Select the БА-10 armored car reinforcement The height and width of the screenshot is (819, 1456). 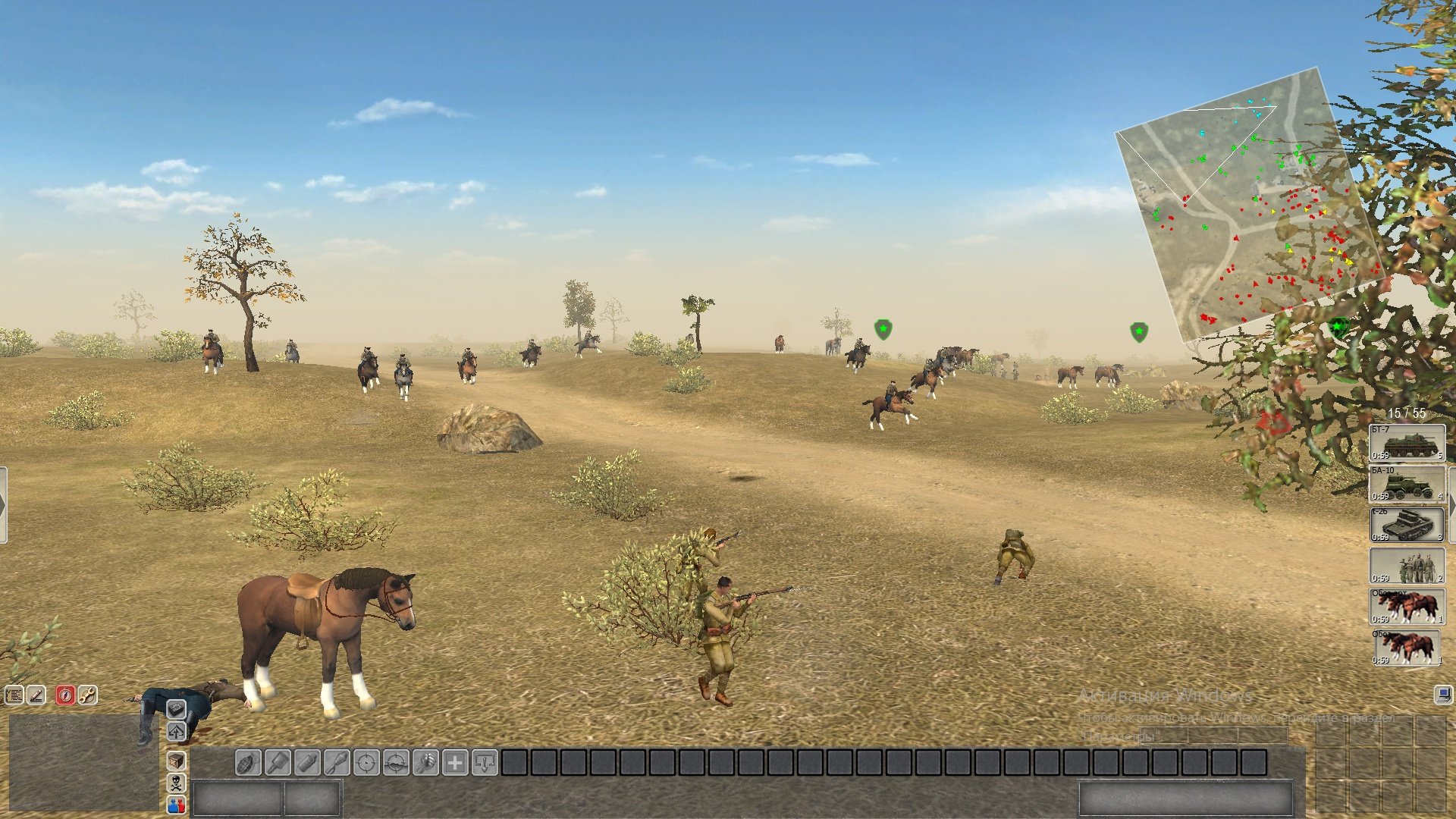1407,483
